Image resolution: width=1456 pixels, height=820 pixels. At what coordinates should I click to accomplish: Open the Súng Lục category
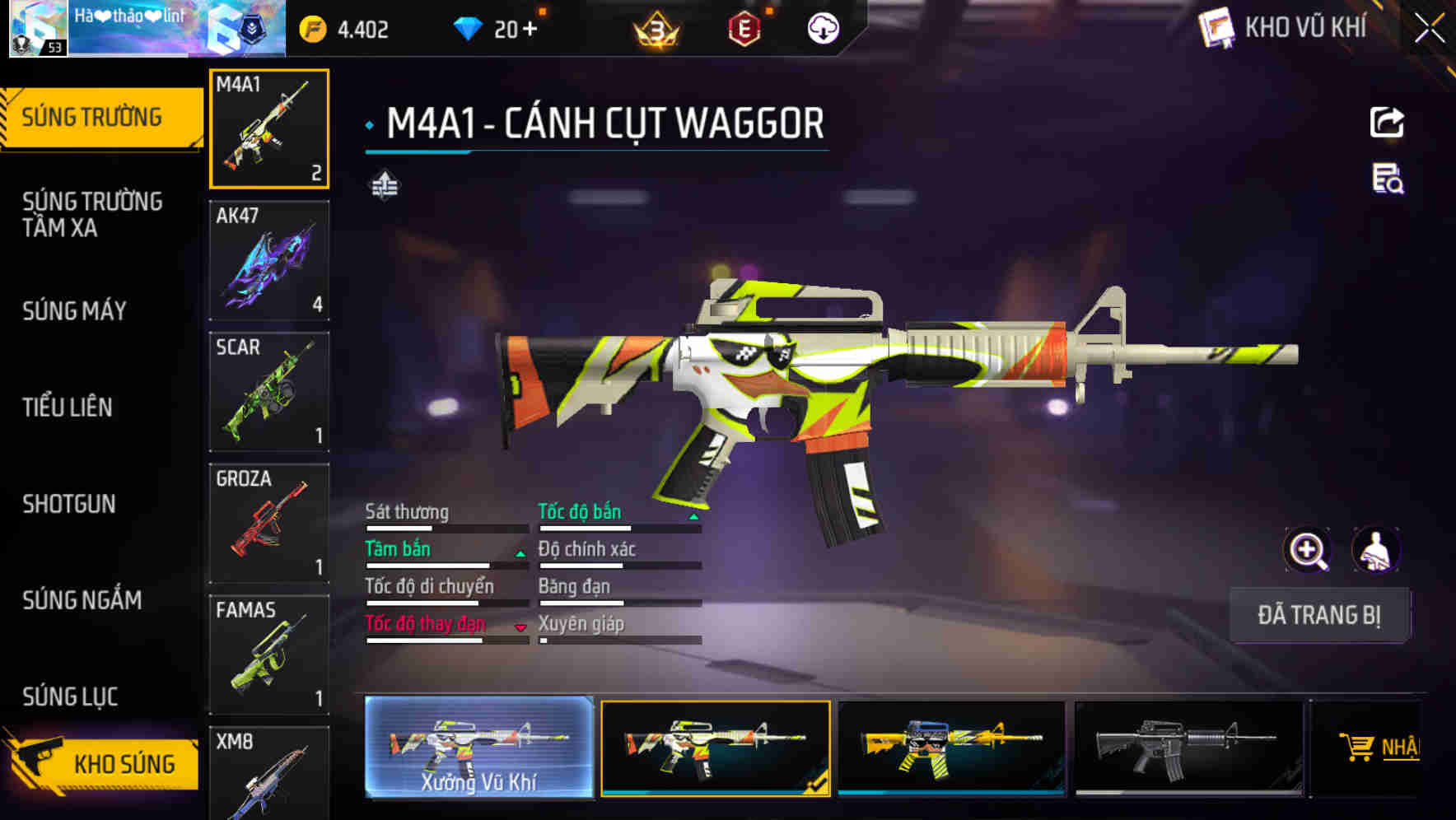pos(71,697)
